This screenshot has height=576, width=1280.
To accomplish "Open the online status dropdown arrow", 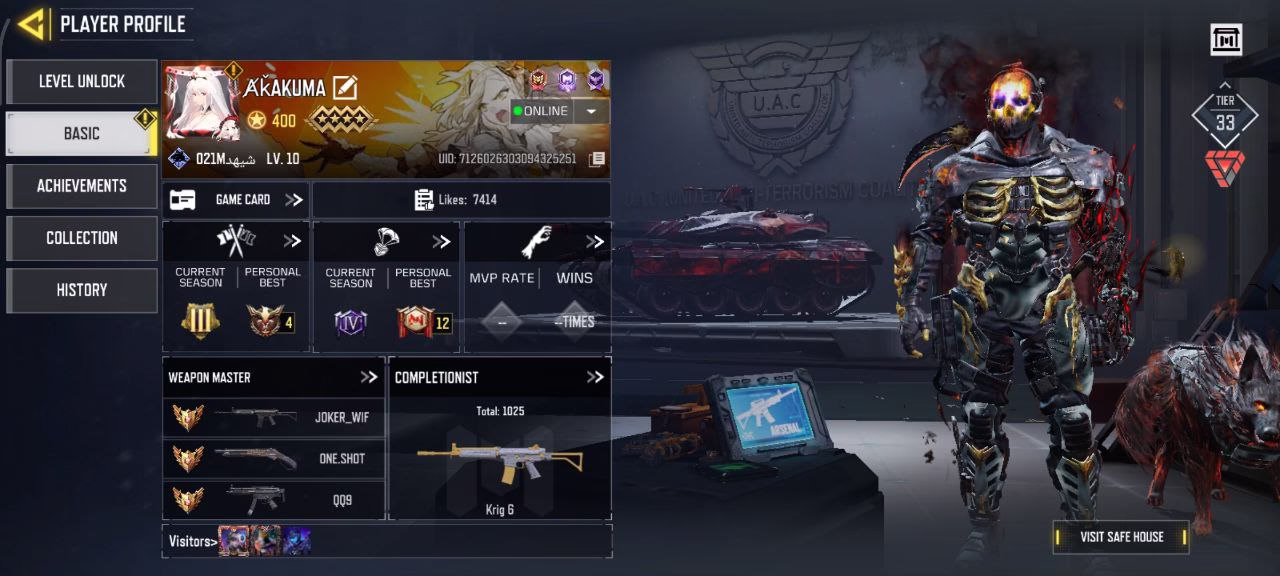I will (592, 111).
